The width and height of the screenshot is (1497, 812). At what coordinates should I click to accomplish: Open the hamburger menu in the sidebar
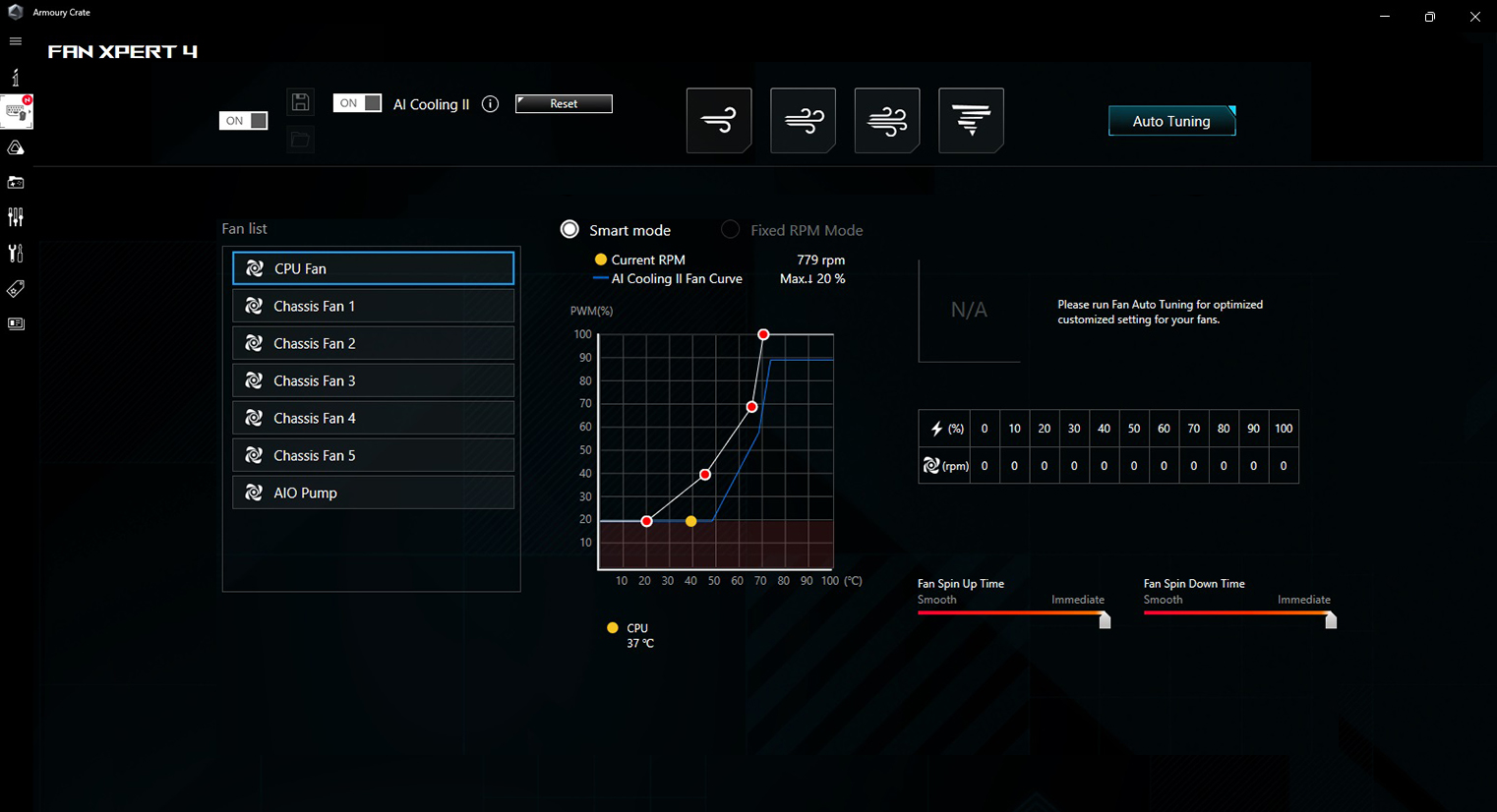(x=16, y=41)
